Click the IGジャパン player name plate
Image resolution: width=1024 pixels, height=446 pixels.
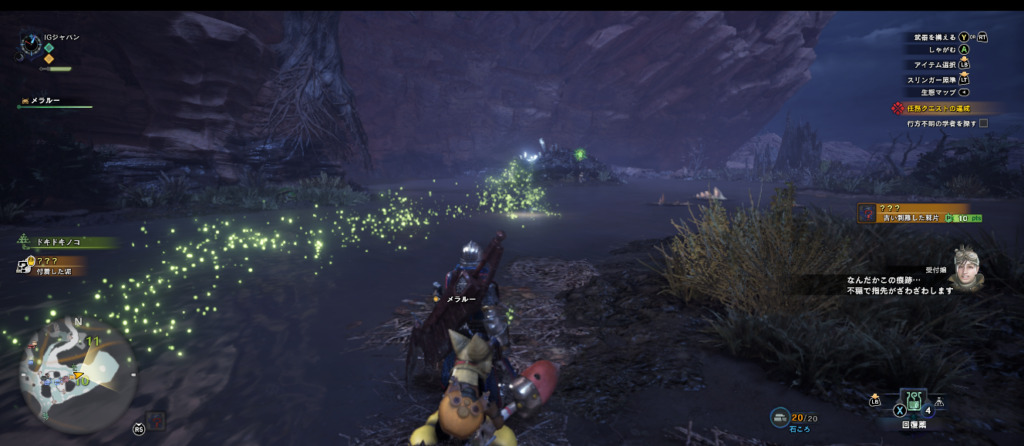(58, 37)
